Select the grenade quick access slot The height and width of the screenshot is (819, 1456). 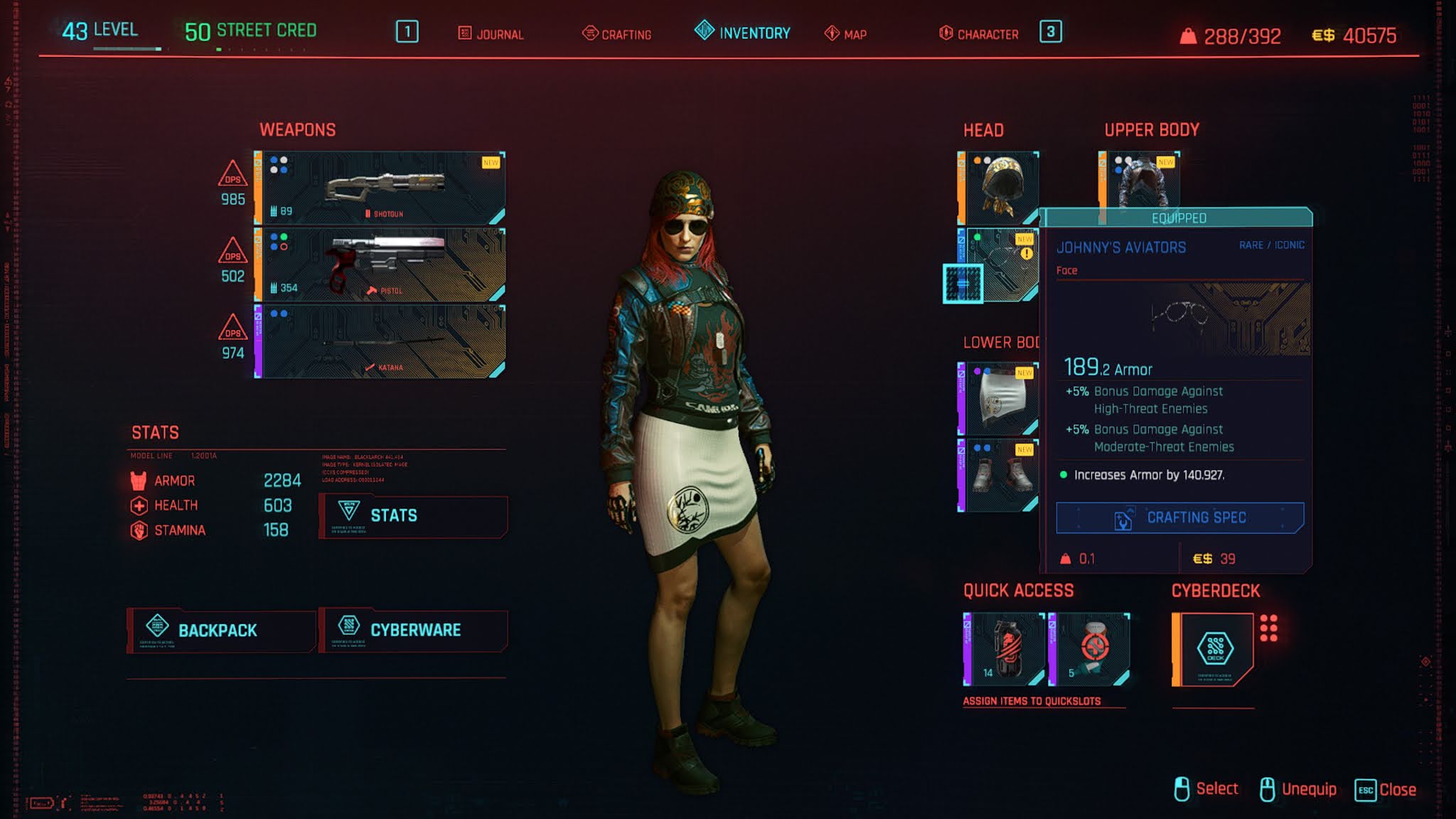click(1004, 649)
